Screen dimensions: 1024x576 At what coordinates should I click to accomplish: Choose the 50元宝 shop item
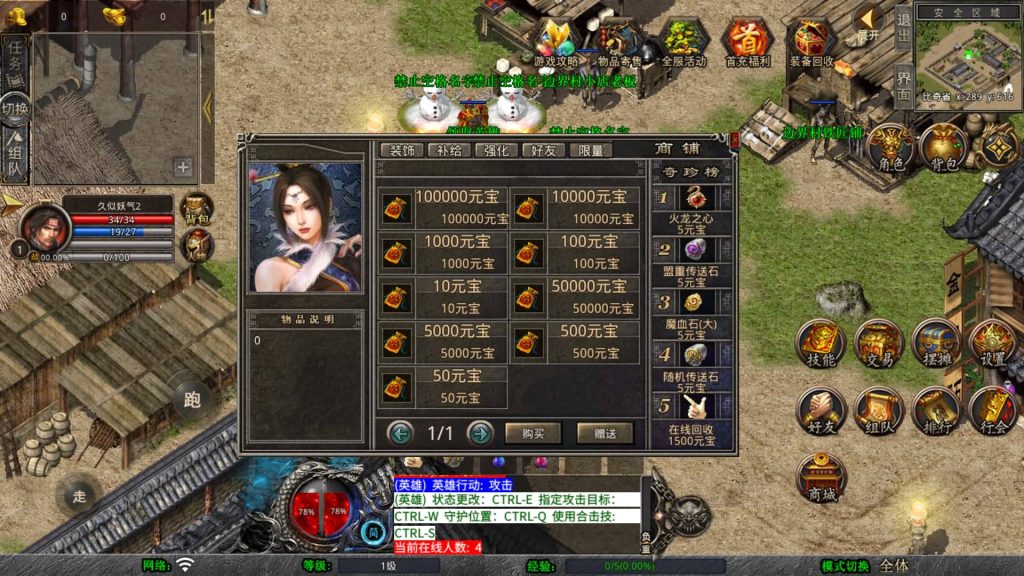click(443, 387)
